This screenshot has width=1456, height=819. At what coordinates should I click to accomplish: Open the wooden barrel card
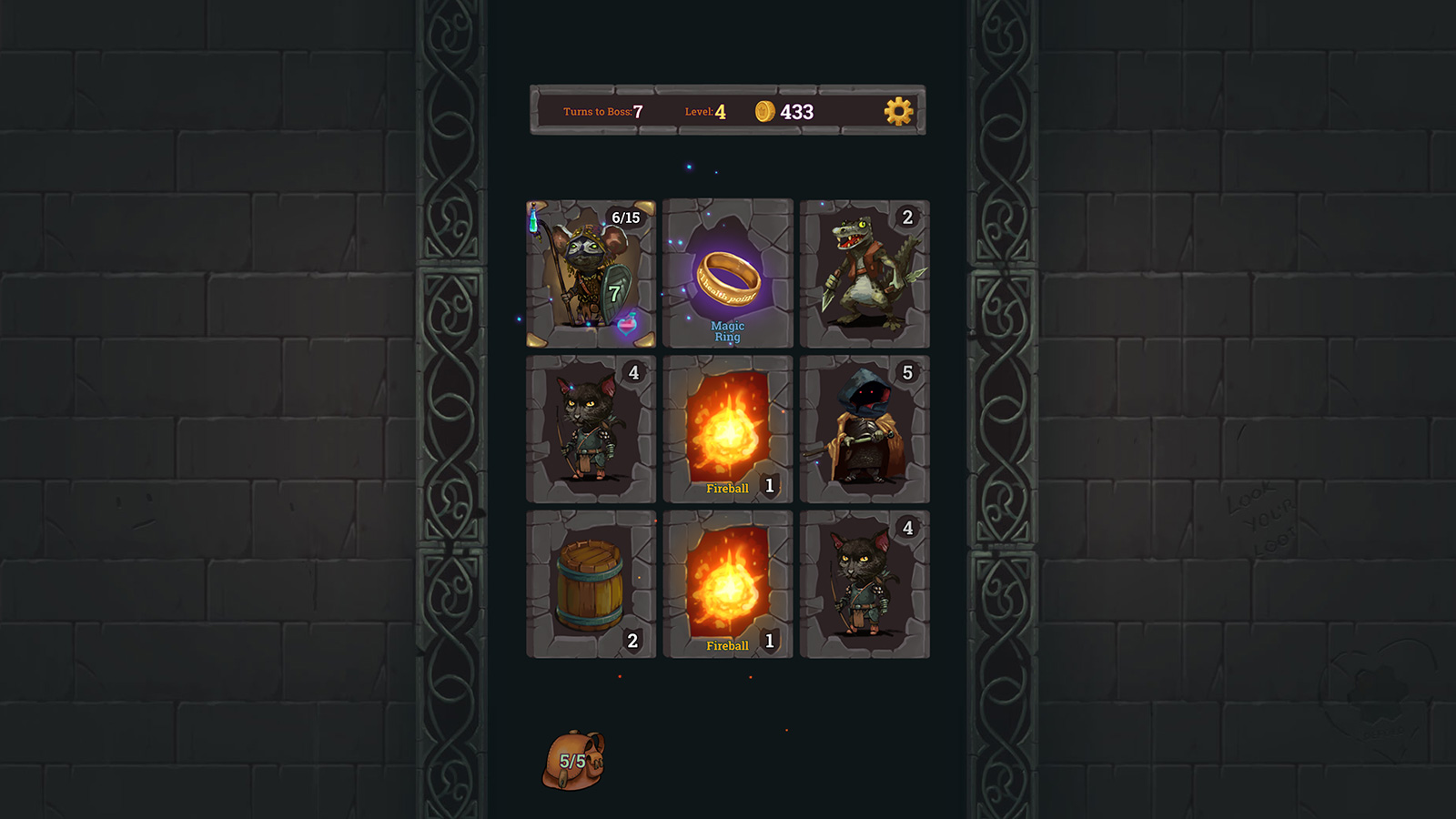[x=590, y=582]
